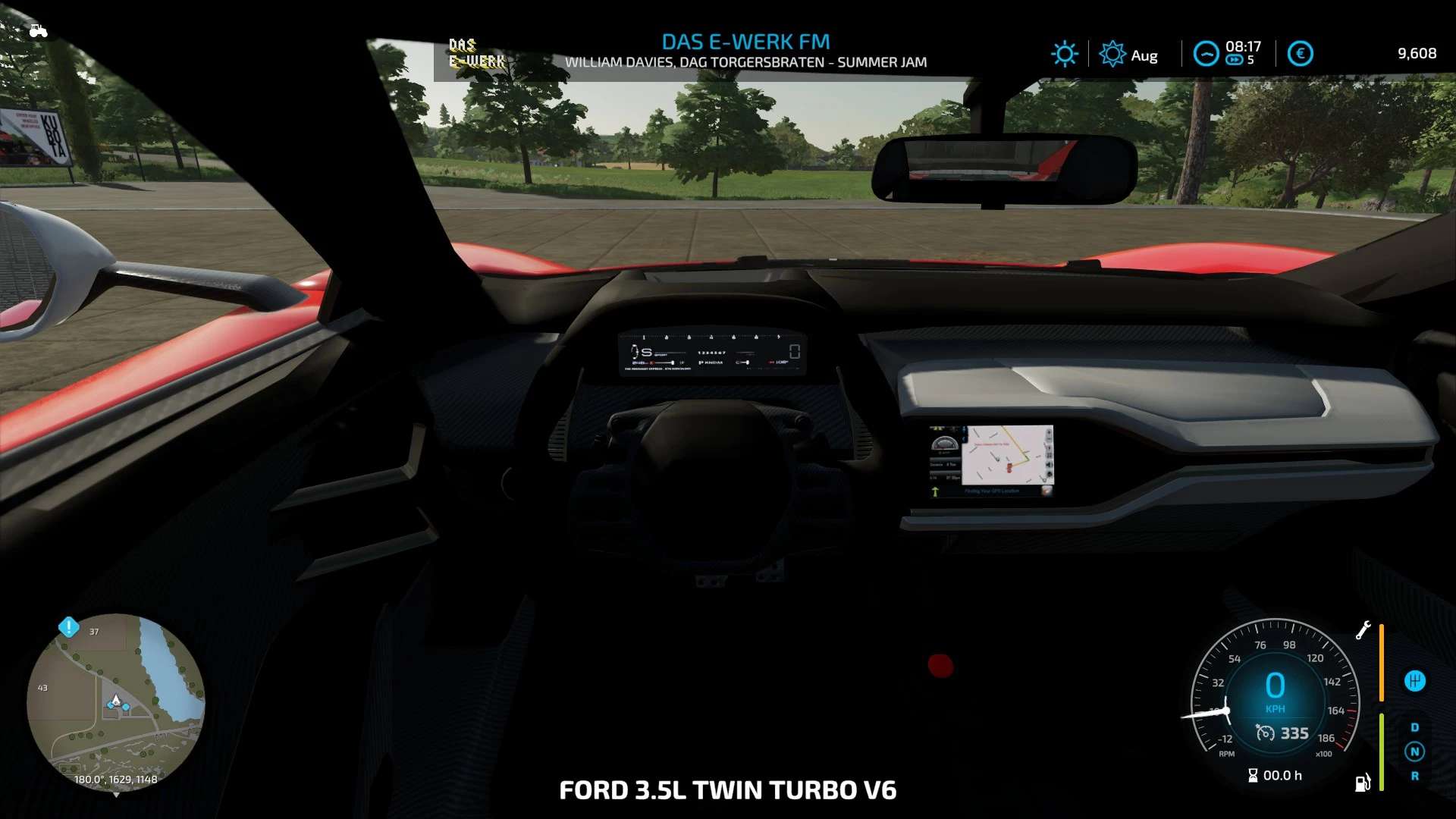The height and width of the screenshot is (819, 1456).
Task: Click the wrench damage indicator icon
Action: [x=1363, y=630]
